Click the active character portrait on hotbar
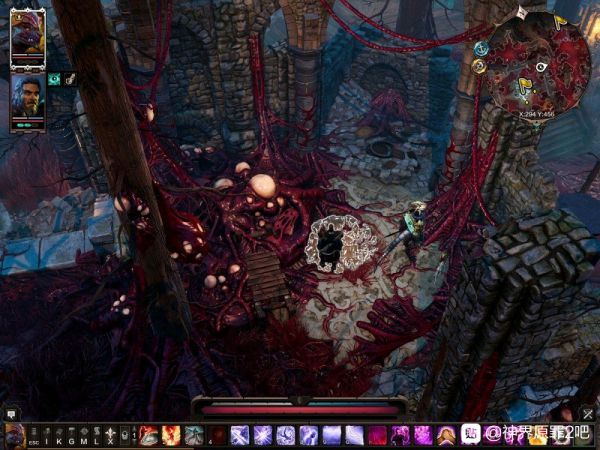Image resolution: width=600 pixels, height=450 pixels. pyautogui.click(x=14, y=435)
